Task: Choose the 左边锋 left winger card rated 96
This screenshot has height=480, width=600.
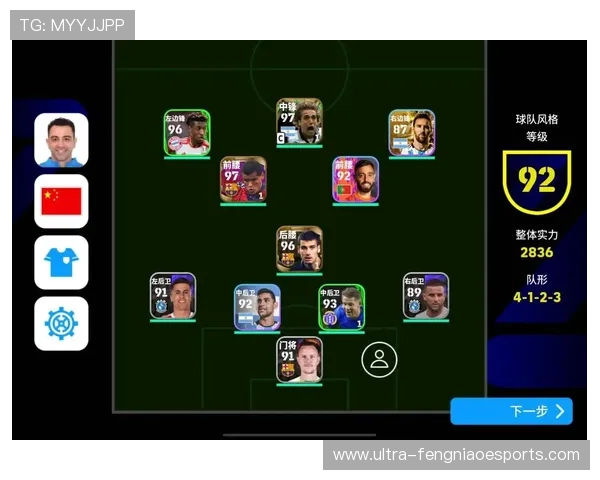Action: (187, 133)
